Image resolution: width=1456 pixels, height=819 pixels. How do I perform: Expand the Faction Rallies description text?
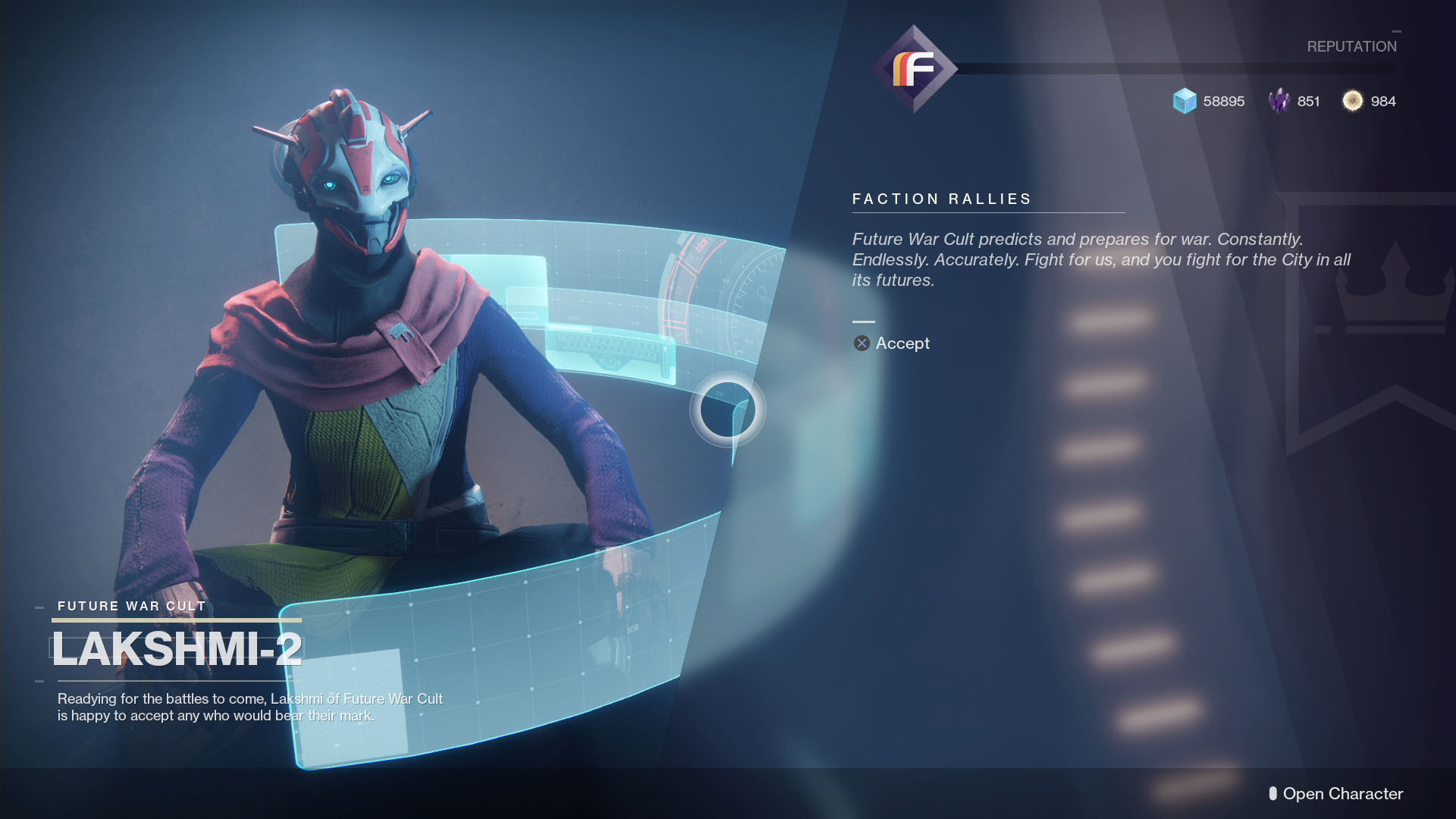point(1100,259)
